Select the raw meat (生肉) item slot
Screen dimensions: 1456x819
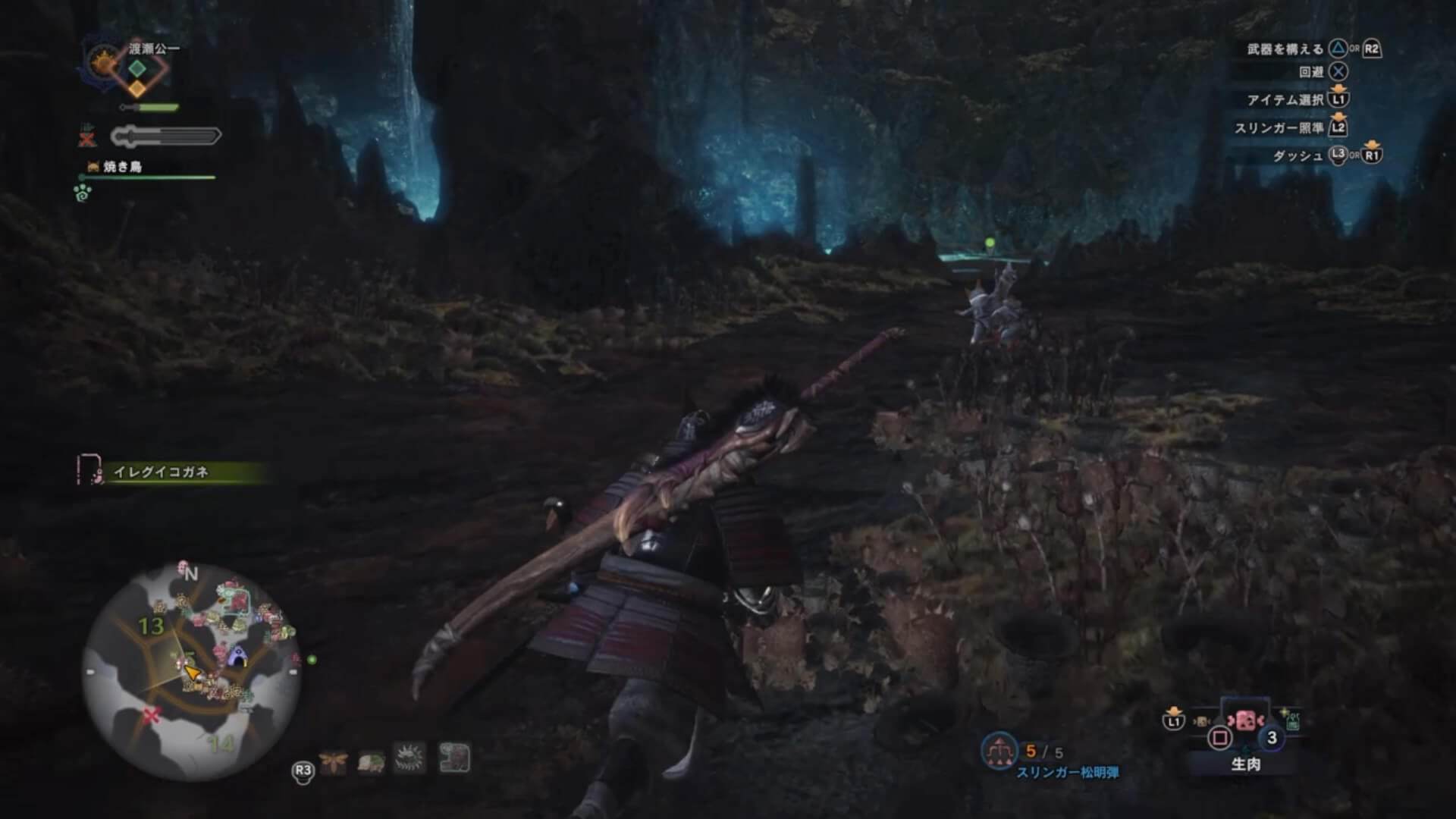1244,721
